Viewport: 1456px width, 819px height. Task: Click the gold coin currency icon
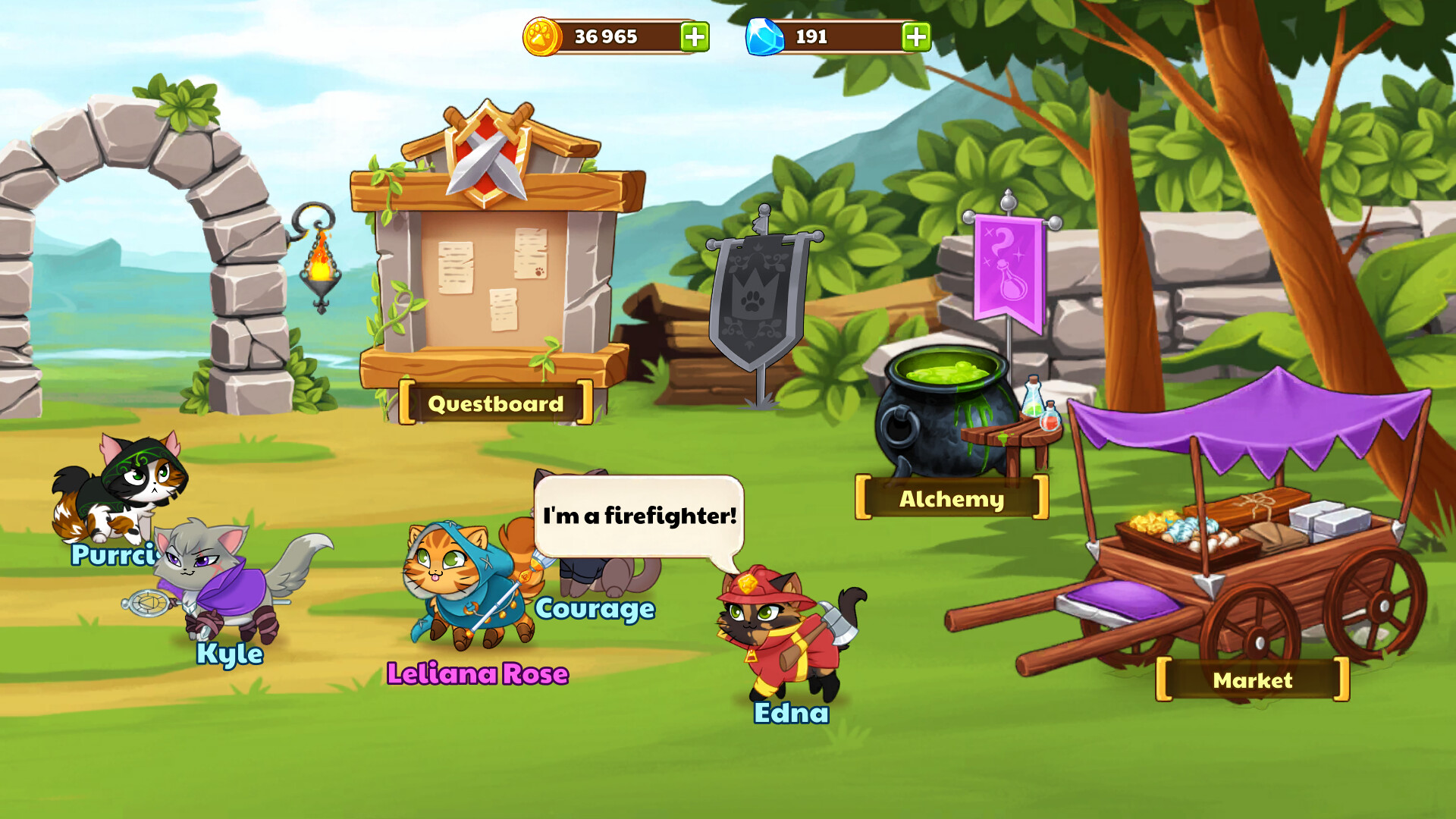[x=543, y=35]
